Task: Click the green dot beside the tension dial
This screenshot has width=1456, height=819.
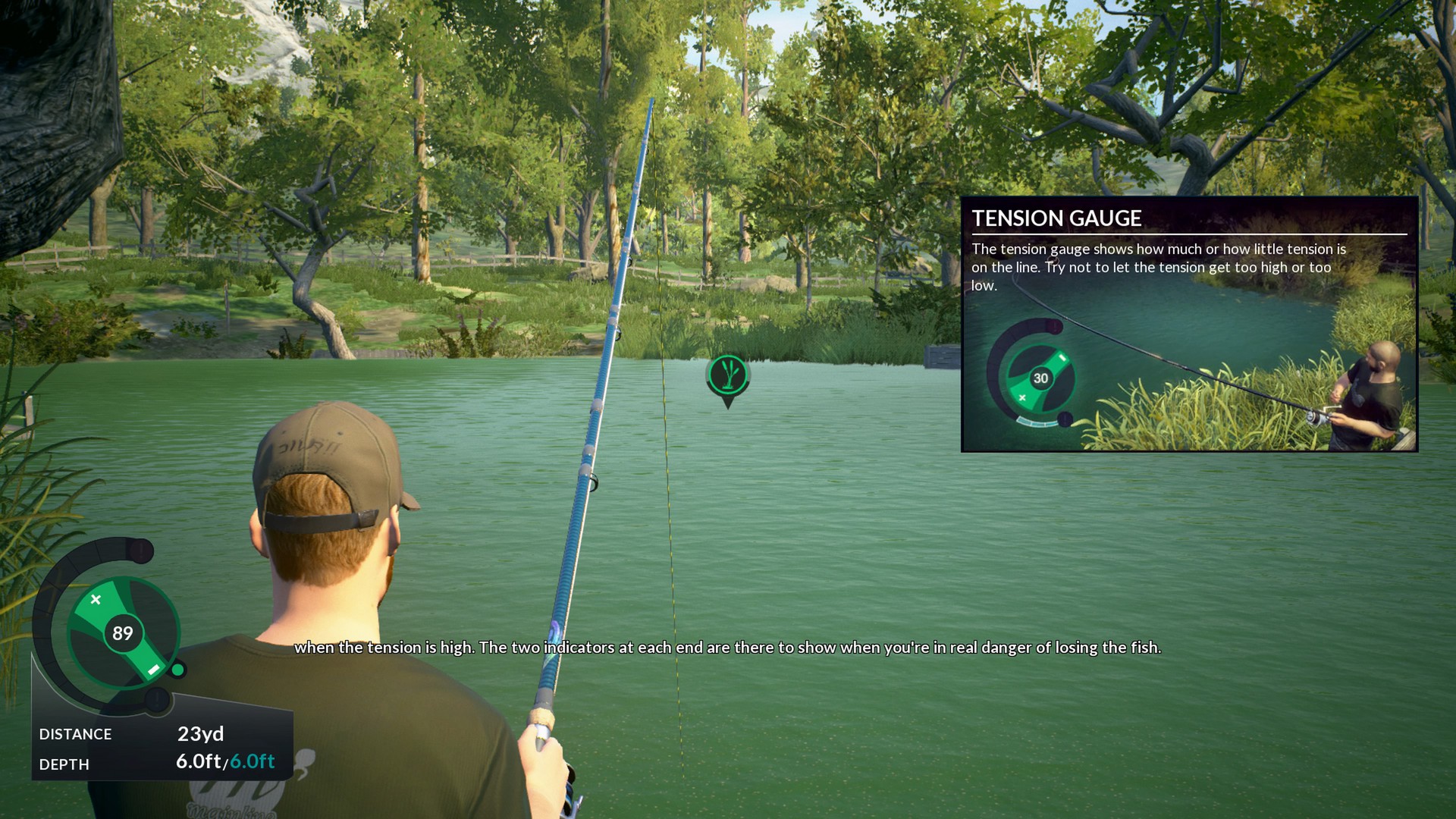Action: [x=177, y=670]
